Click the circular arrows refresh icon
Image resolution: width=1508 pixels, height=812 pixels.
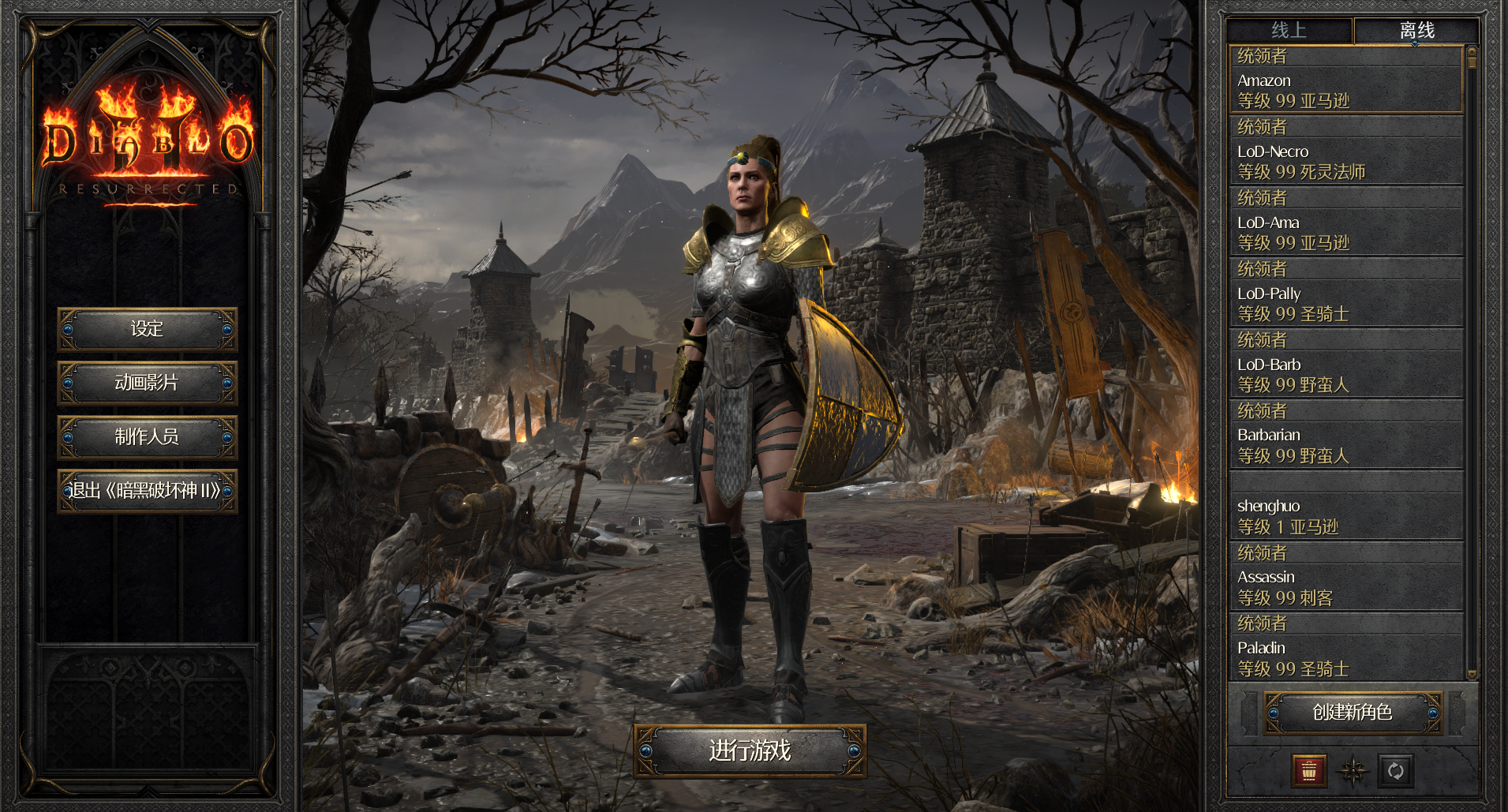coord(1395,771)
